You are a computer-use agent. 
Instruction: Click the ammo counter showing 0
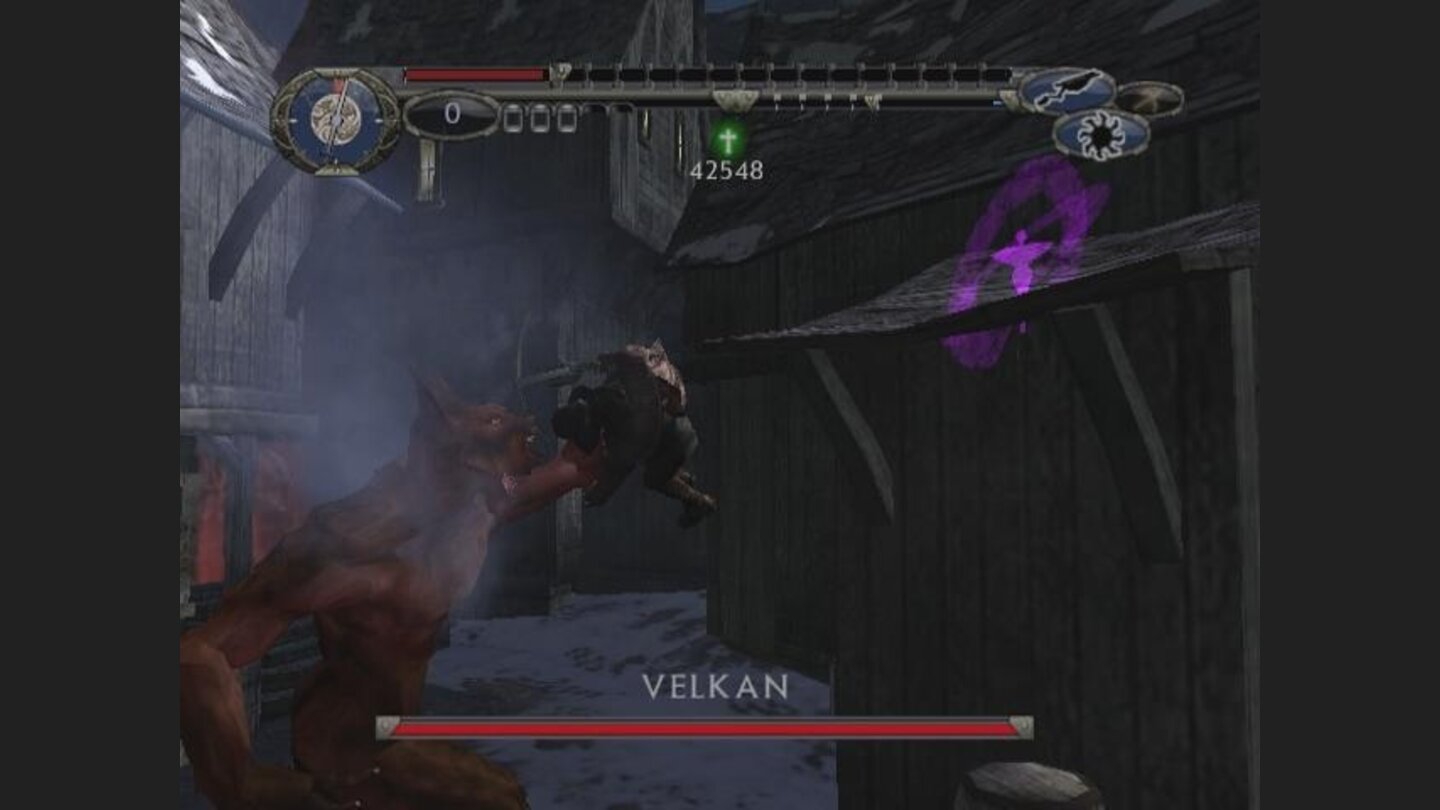click(453, 113)
